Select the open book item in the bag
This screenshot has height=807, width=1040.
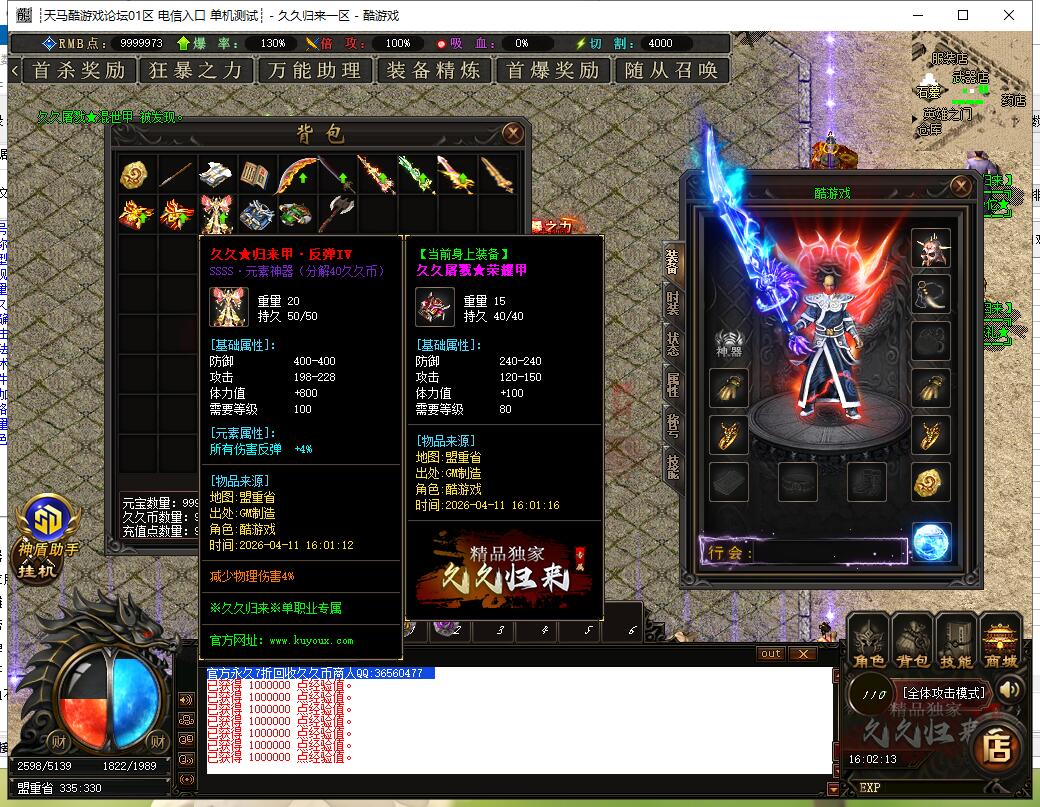click(x=256, y=175)
